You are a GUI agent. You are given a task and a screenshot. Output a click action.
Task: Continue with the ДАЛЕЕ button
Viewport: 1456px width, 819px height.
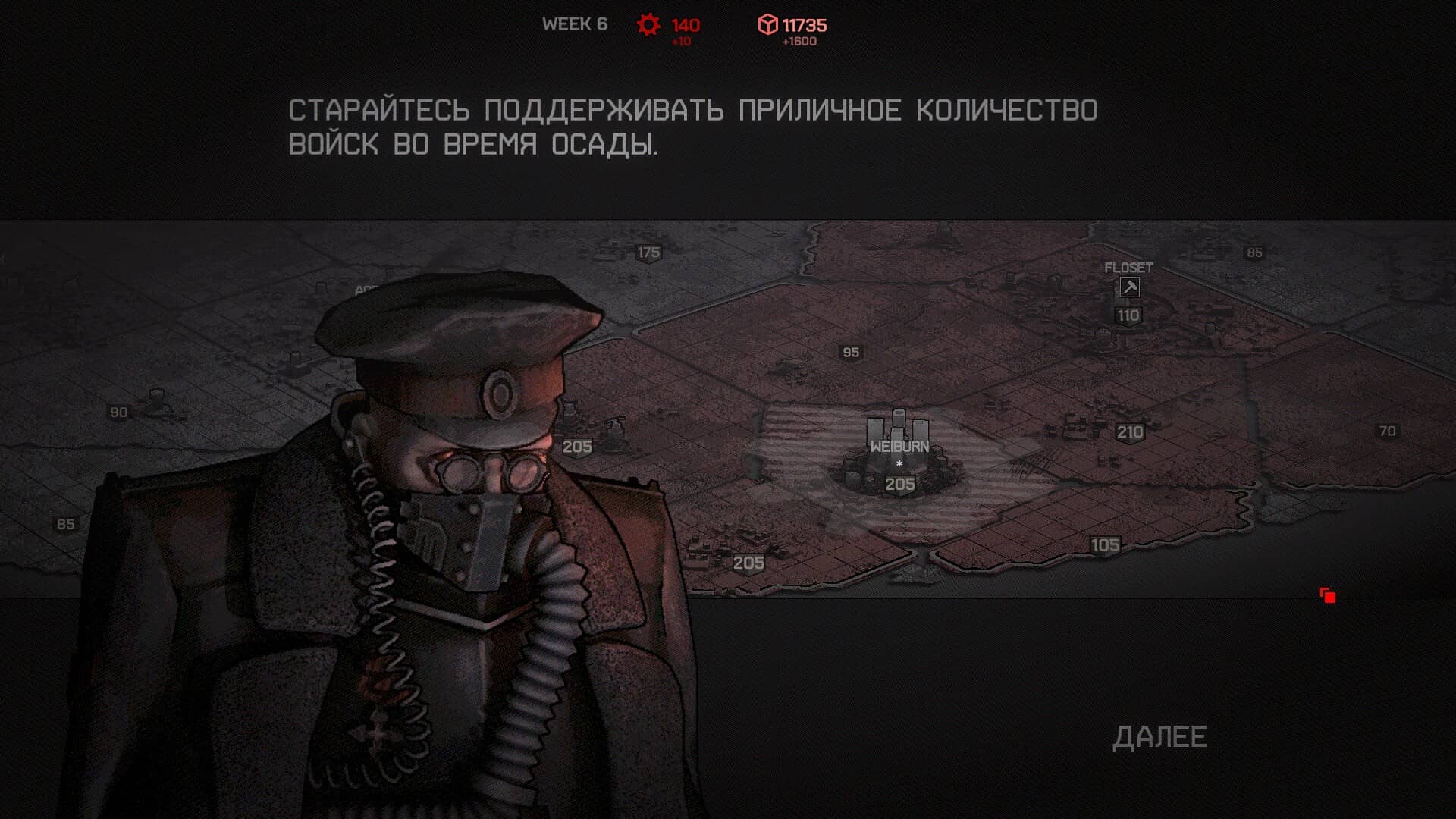click(x=1159, y=737)
